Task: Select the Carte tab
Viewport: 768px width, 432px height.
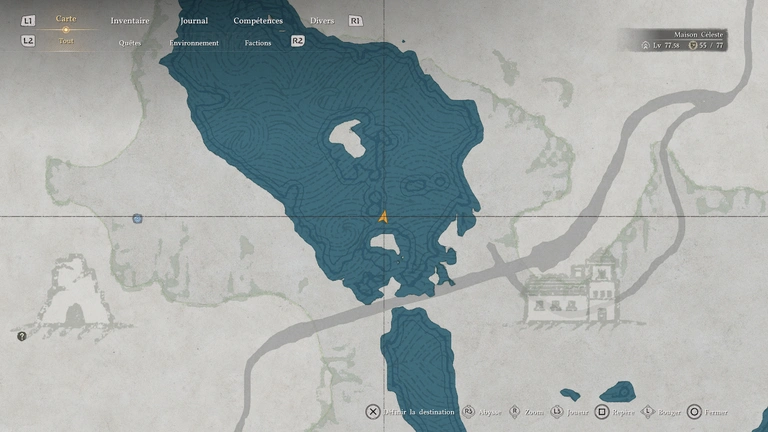Action: coord(66,19)
